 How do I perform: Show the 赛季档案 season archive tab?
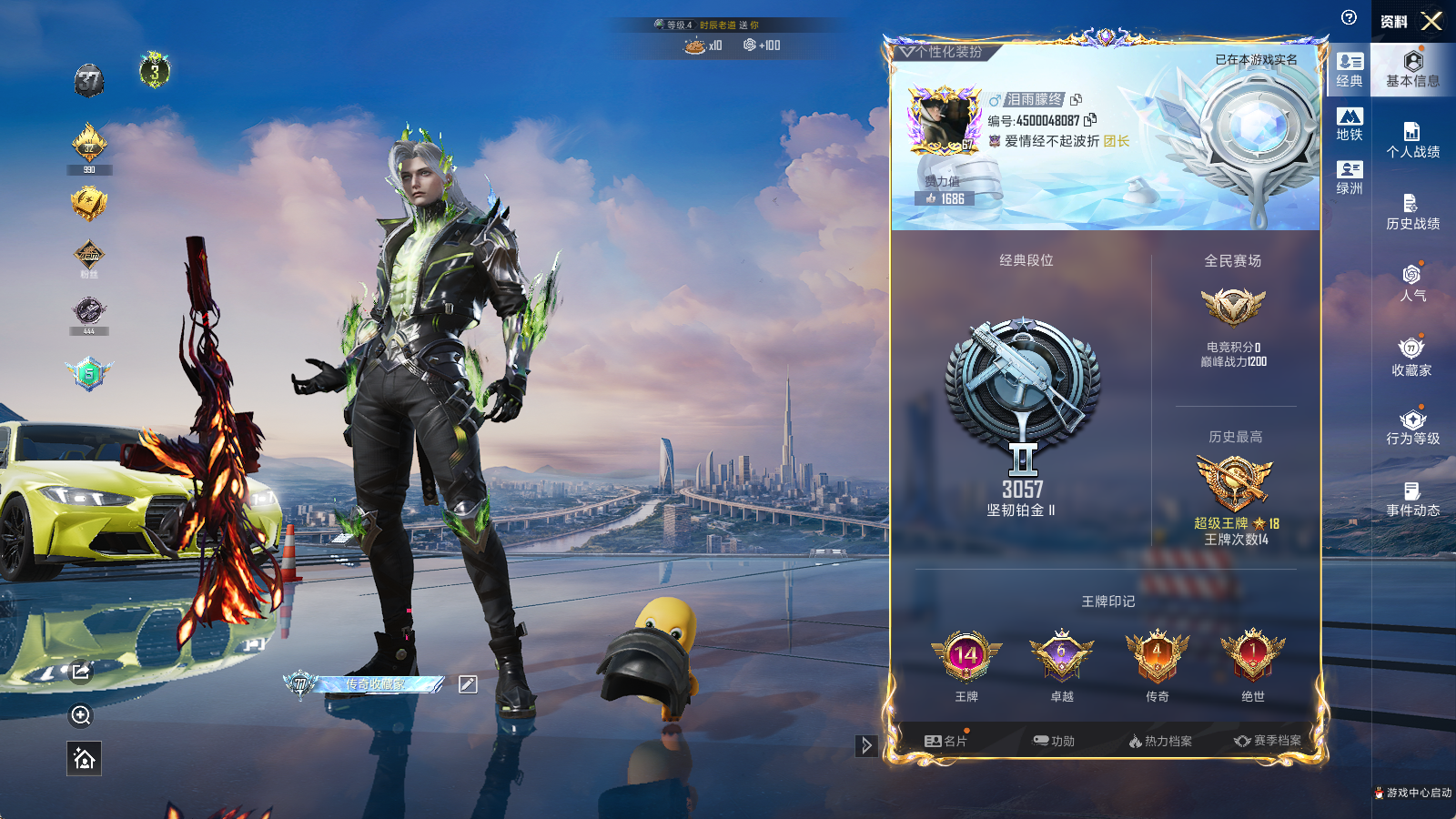pos(1268,741)
